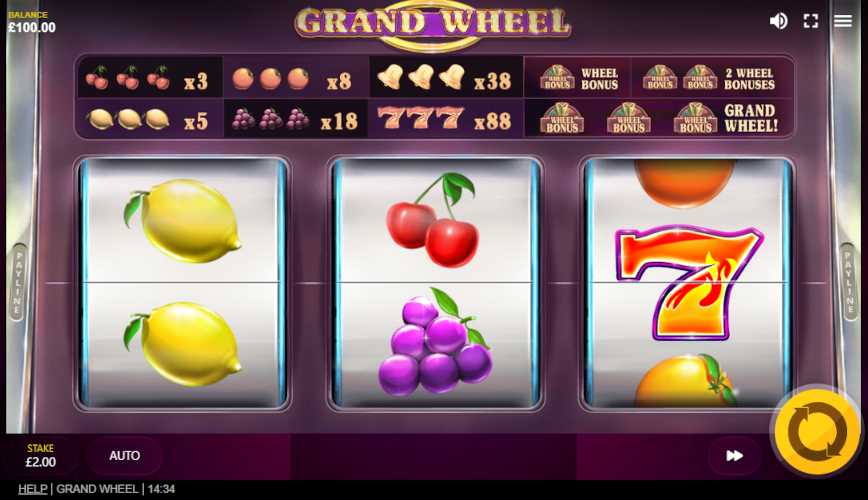
Task: Open the AUTO spin options
Action: point(125,456)
